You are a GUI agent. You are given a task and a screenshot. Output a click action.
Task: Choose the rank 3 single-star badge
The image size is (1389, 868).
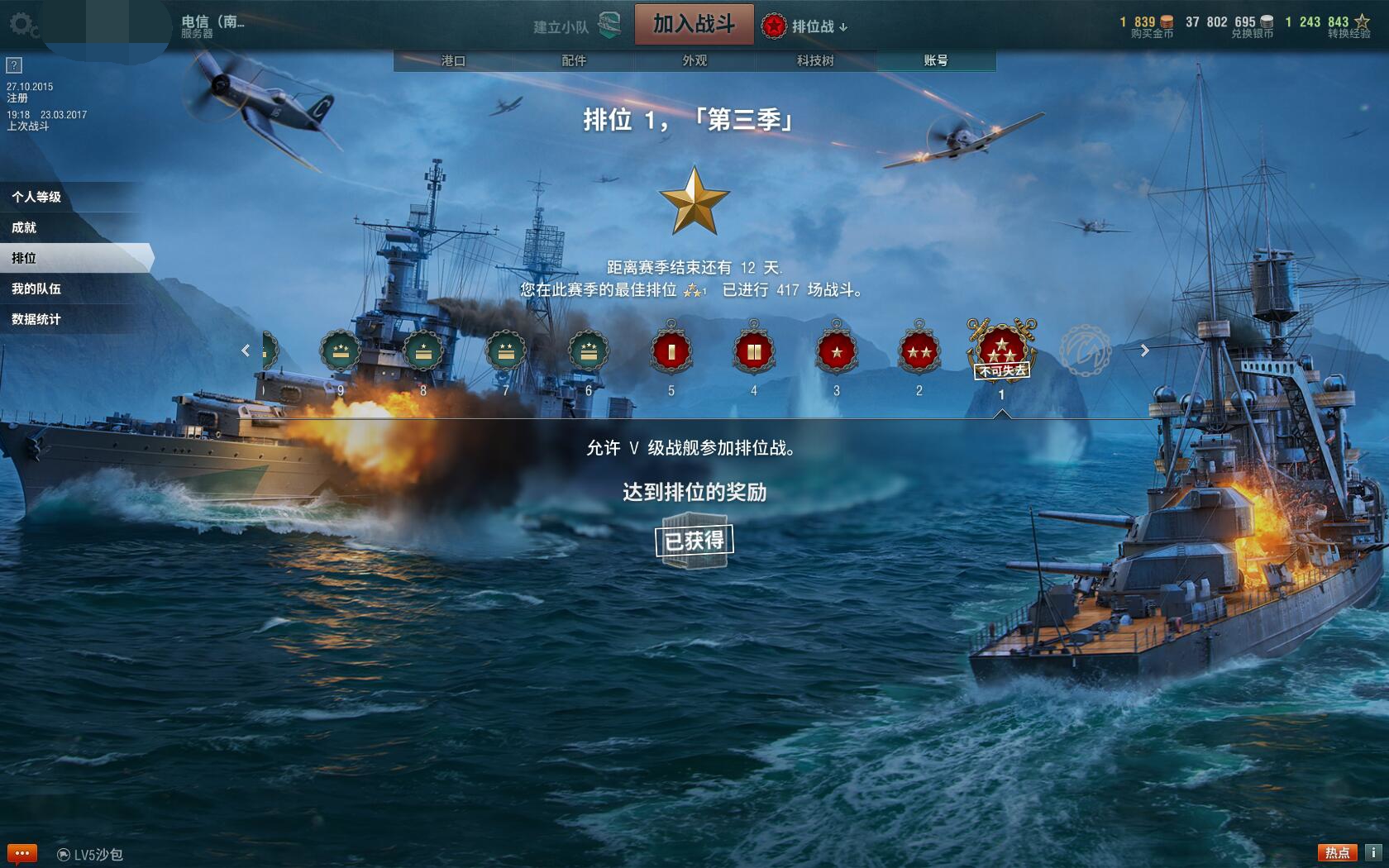(x=837, y=353)
